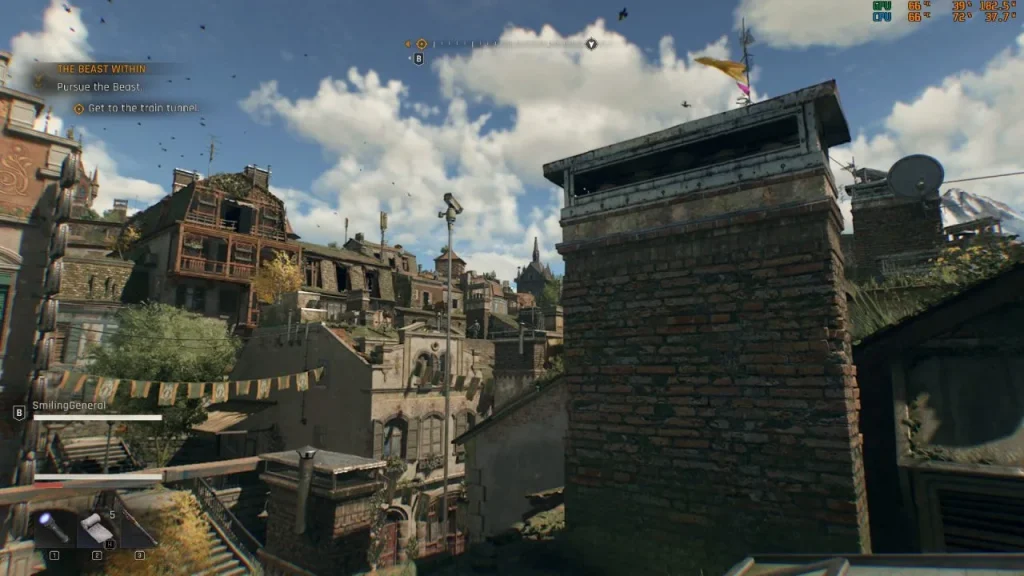Click the 'Get to the train tunnel' objective

coord(142,108)
